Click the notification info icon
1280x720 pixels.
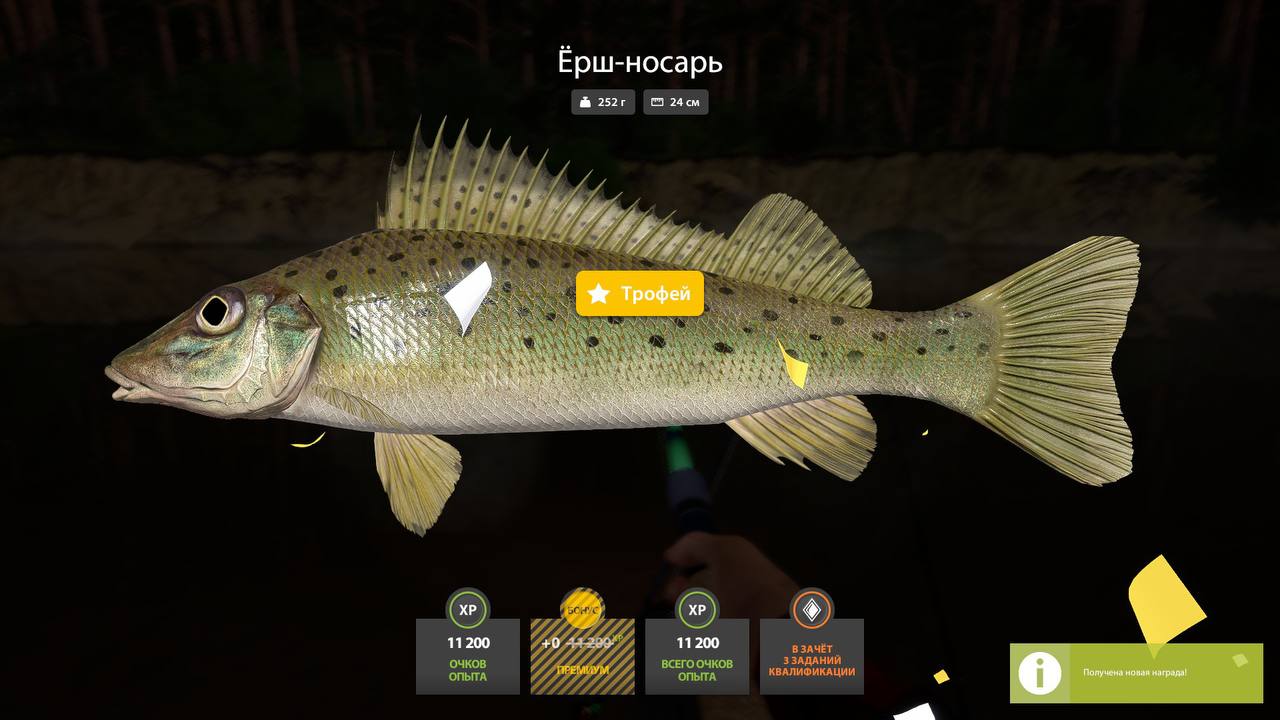(1040, 673)
